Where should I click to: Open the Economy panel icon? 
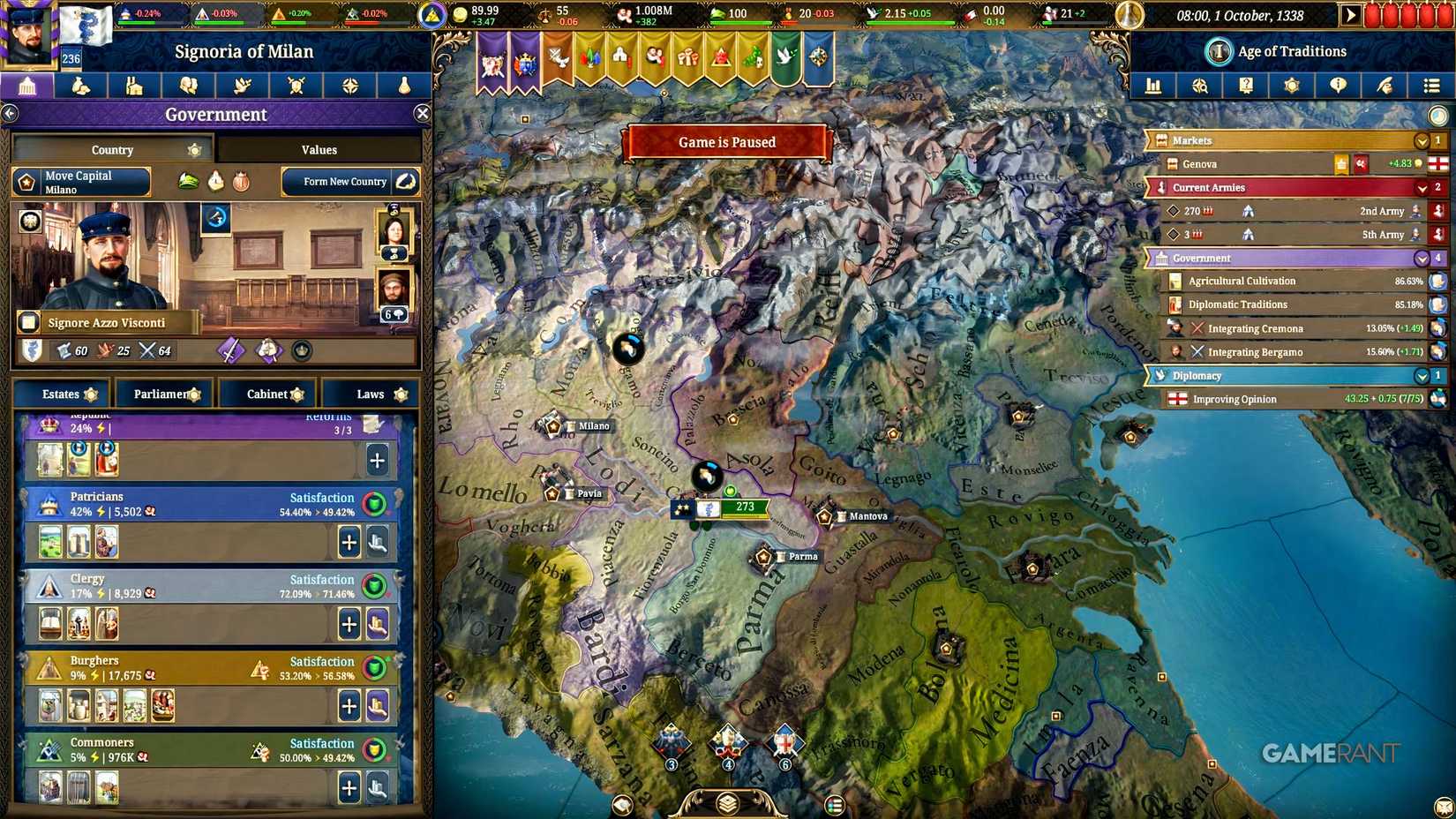click(81, 86)
